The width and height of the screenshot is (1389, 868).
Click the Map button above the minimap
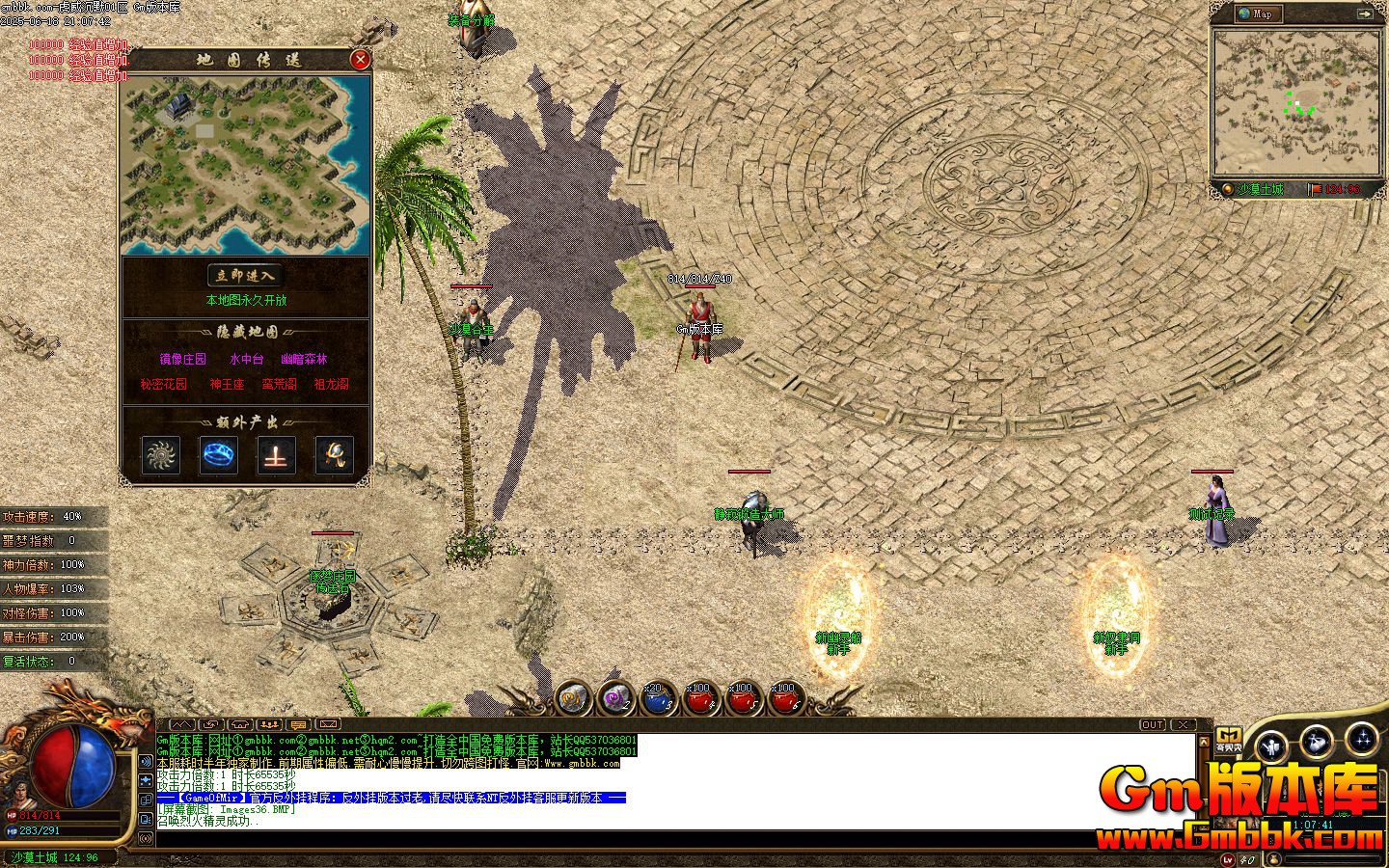click(x=1259, y=14)
